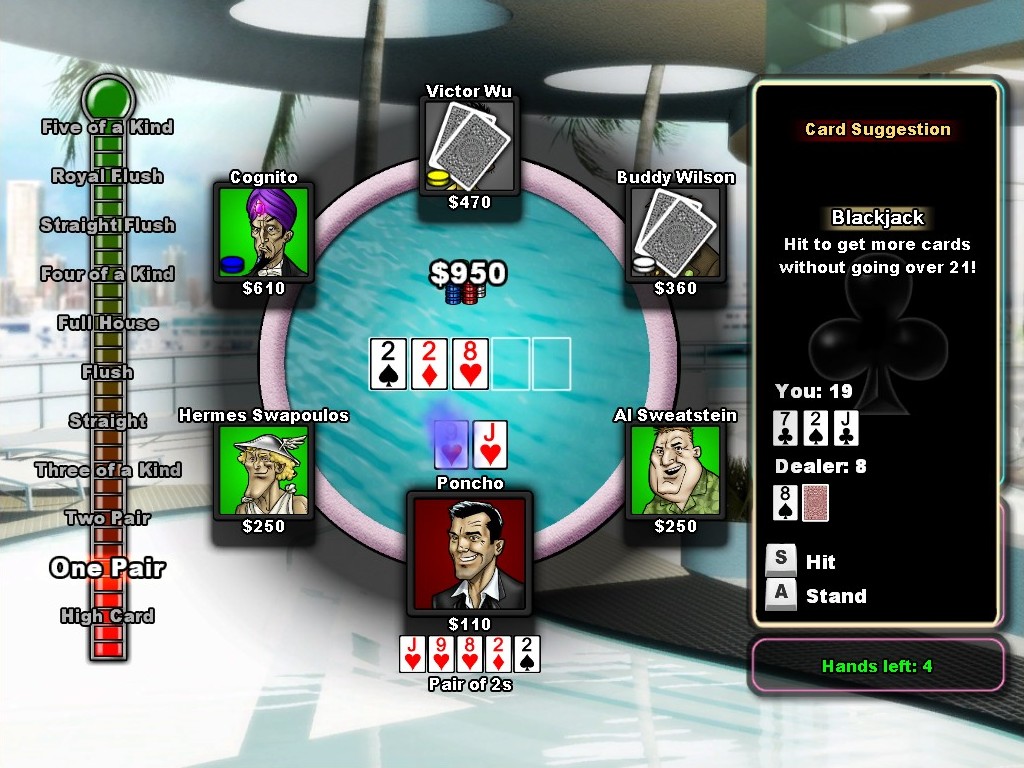Select Cognito's player portrait
Viewport: 1024px width, 768px height.
point(263,233)
